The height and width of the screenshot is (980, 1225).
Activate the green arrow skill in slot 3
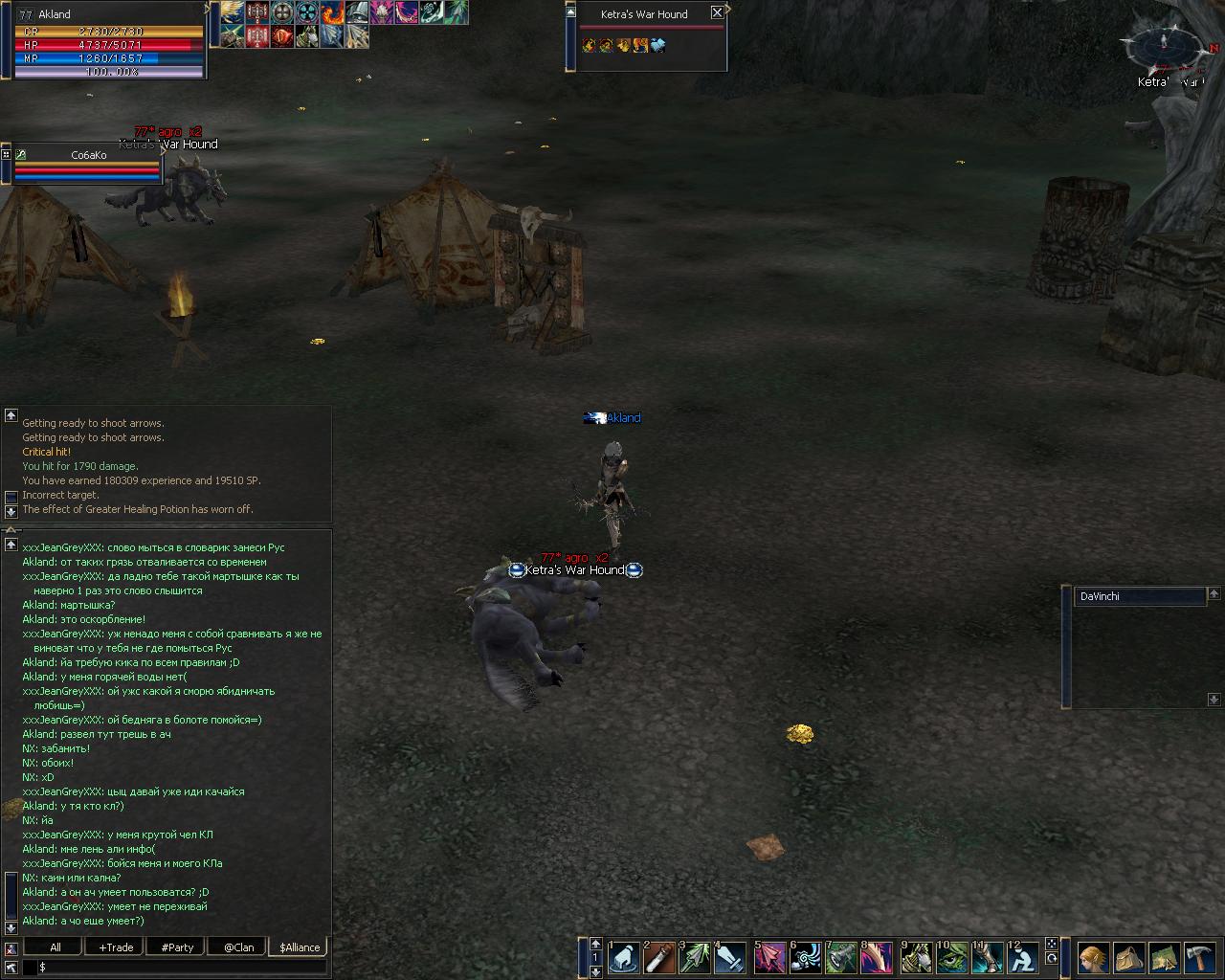tap(696, 957)
